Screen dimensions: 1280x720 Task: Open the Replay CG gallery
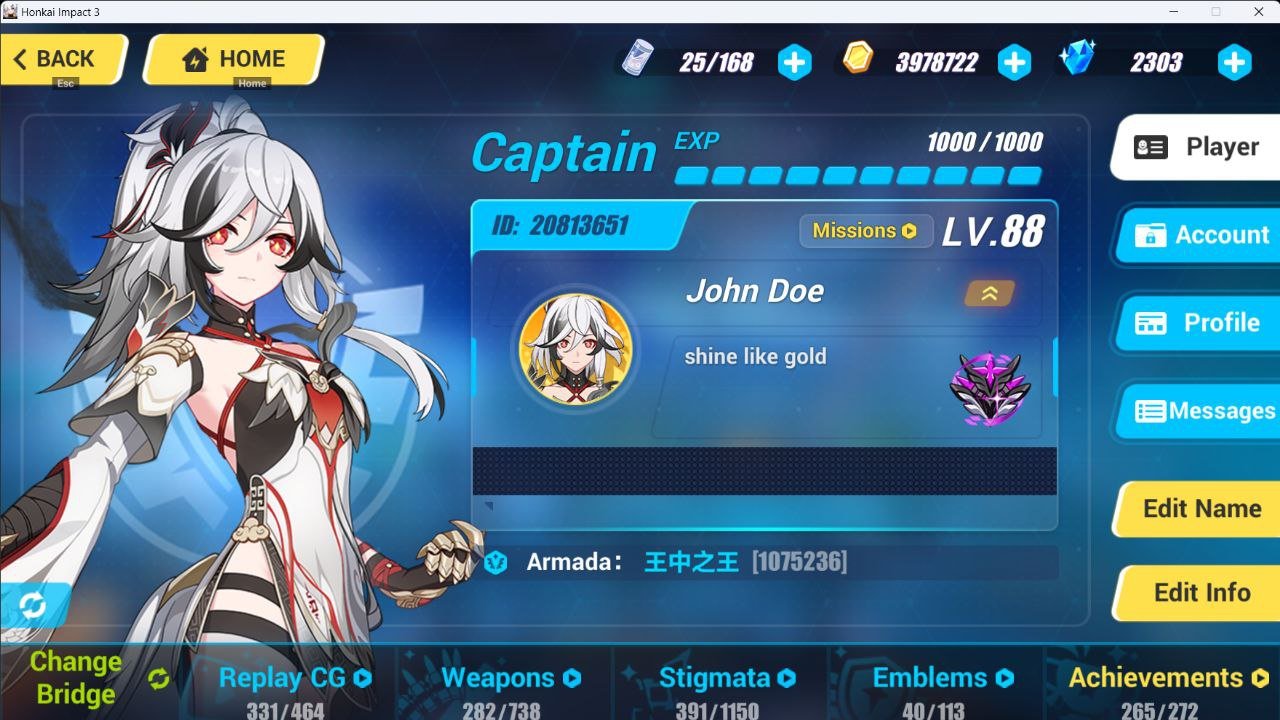295,678
